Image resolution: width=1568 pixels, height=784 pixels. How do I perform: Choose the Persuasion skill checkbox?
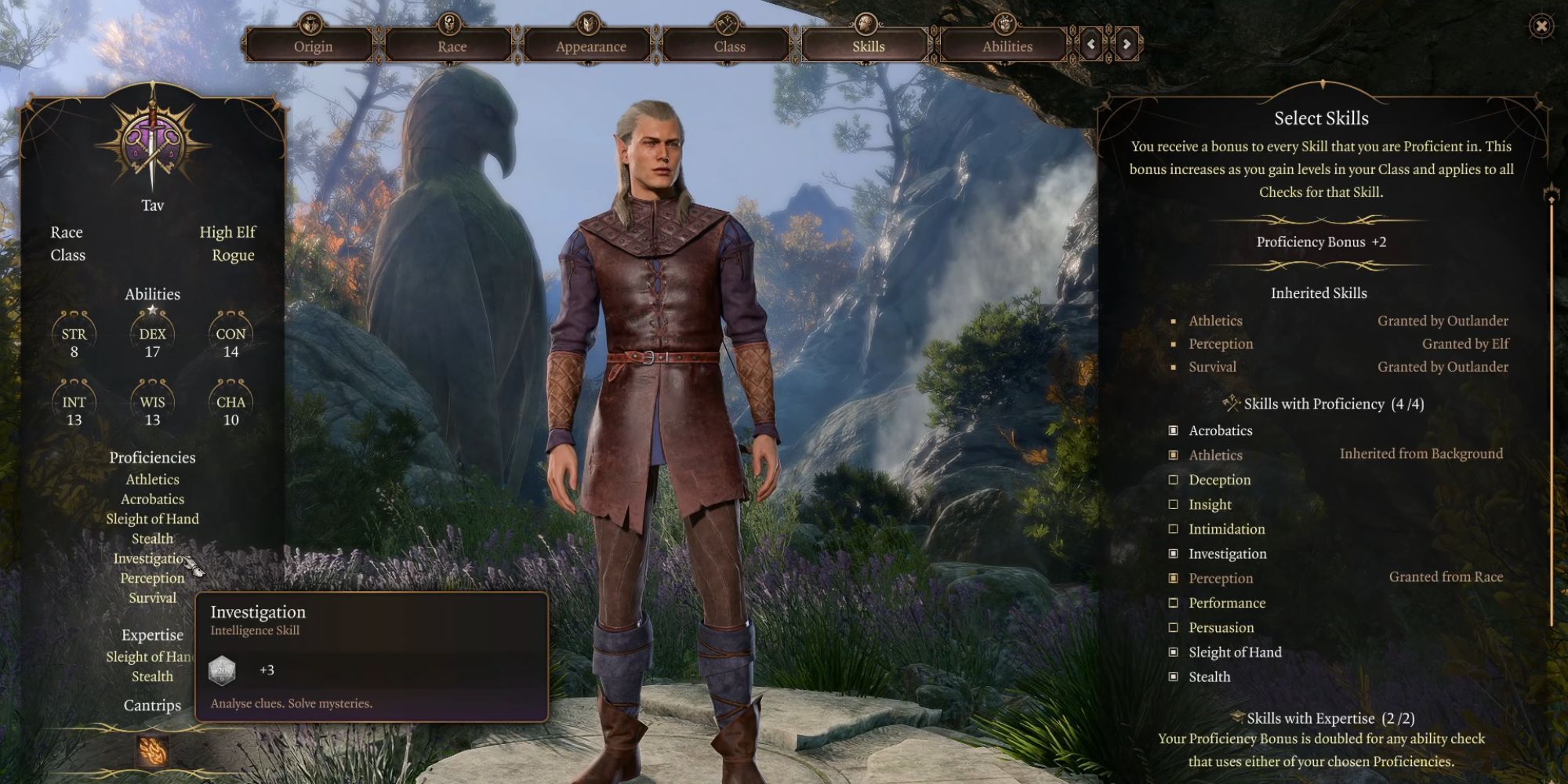1174,627
